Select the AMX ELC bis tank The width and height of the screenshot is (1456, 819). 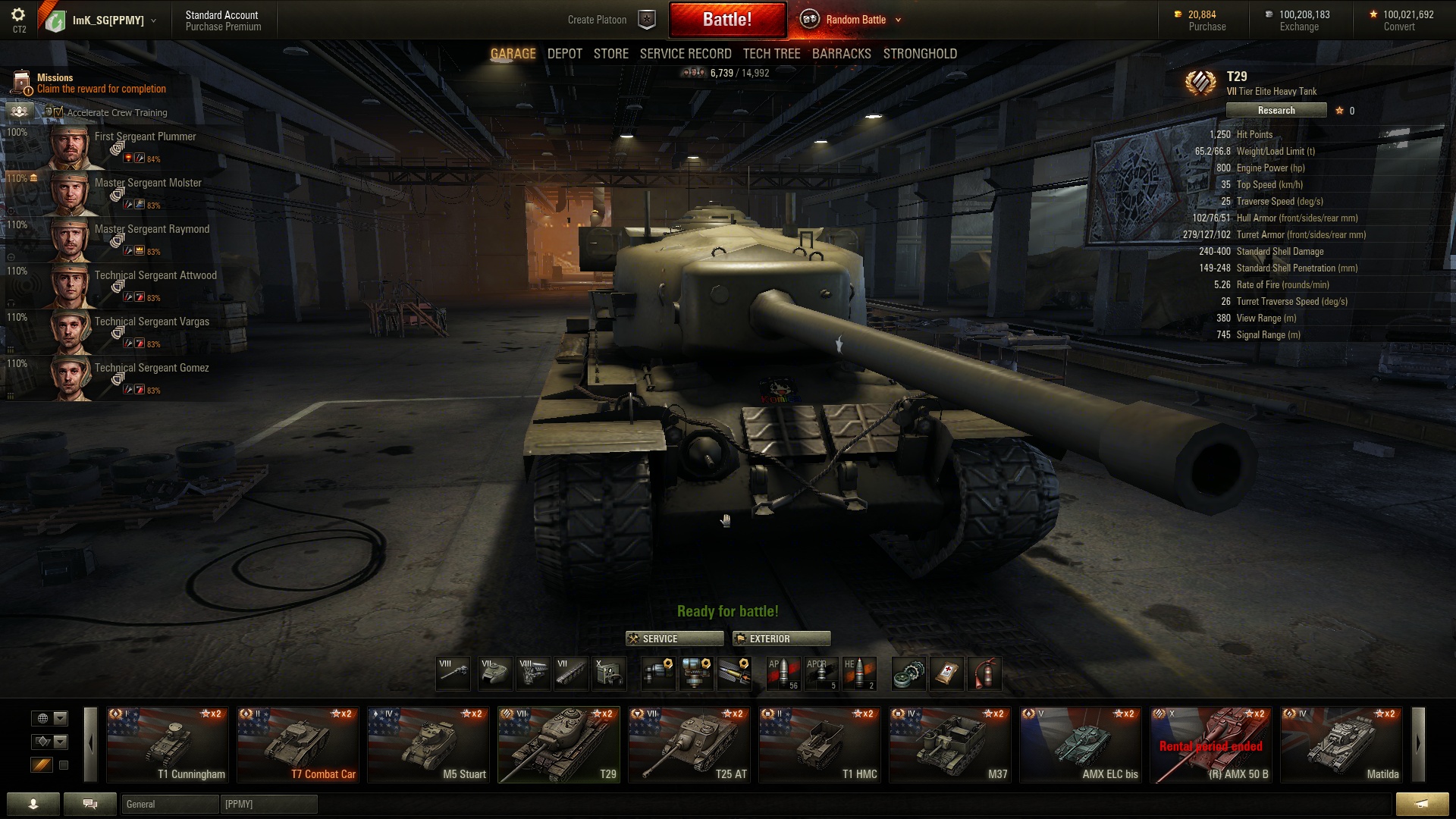(1080, 744)
